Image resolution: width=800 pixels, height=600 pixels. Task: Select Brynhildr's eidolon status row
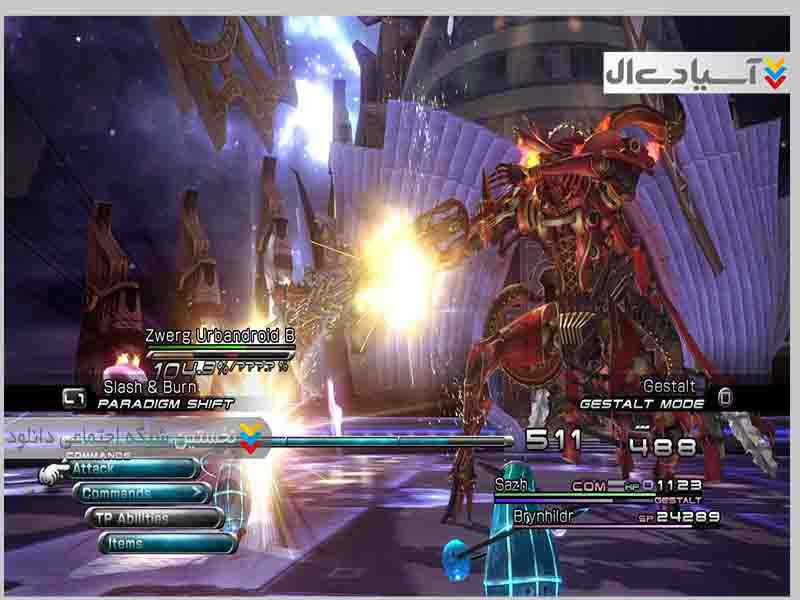pos(615,518)
